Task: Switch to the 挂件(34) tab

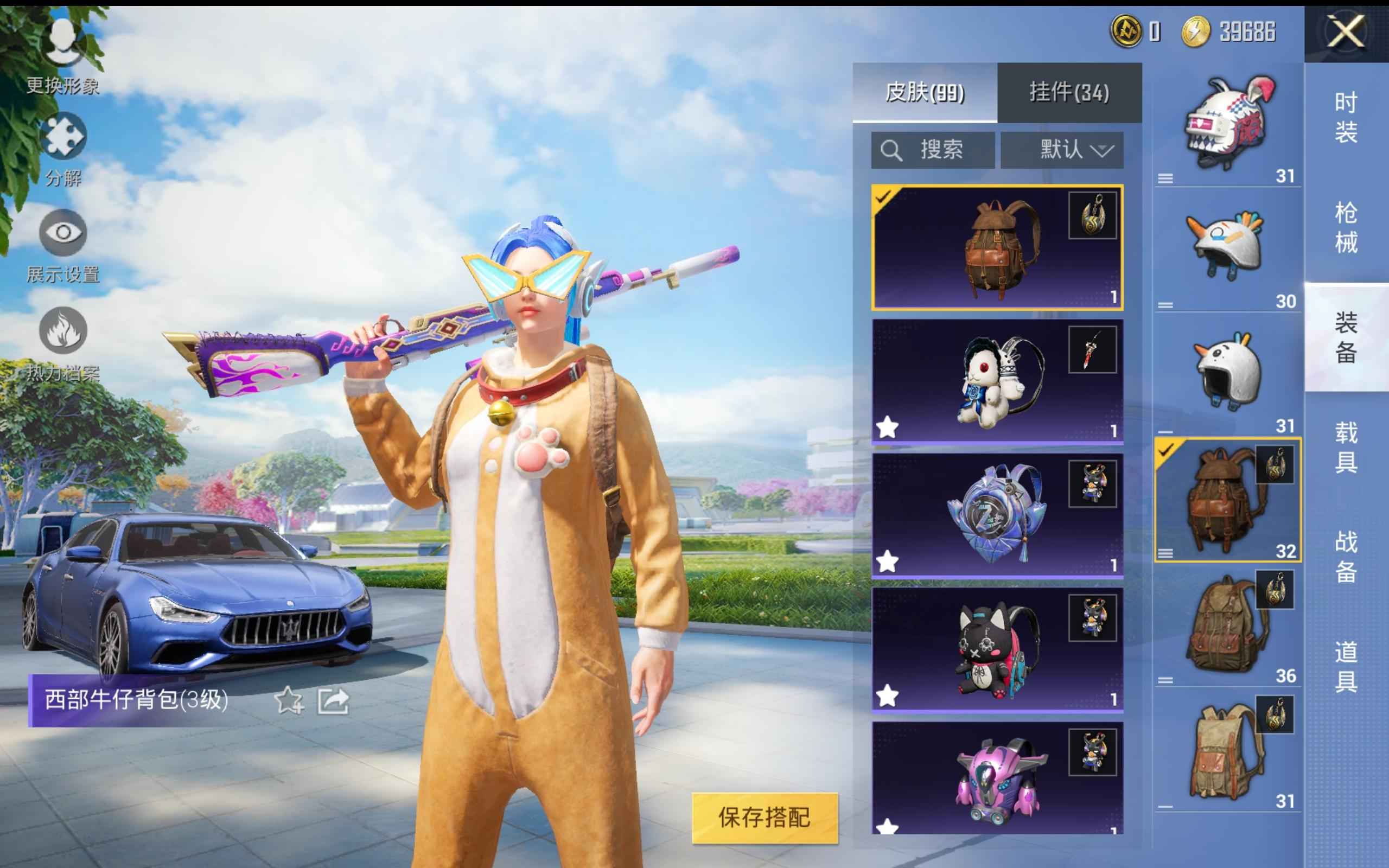Action: tap(1069, 92)
